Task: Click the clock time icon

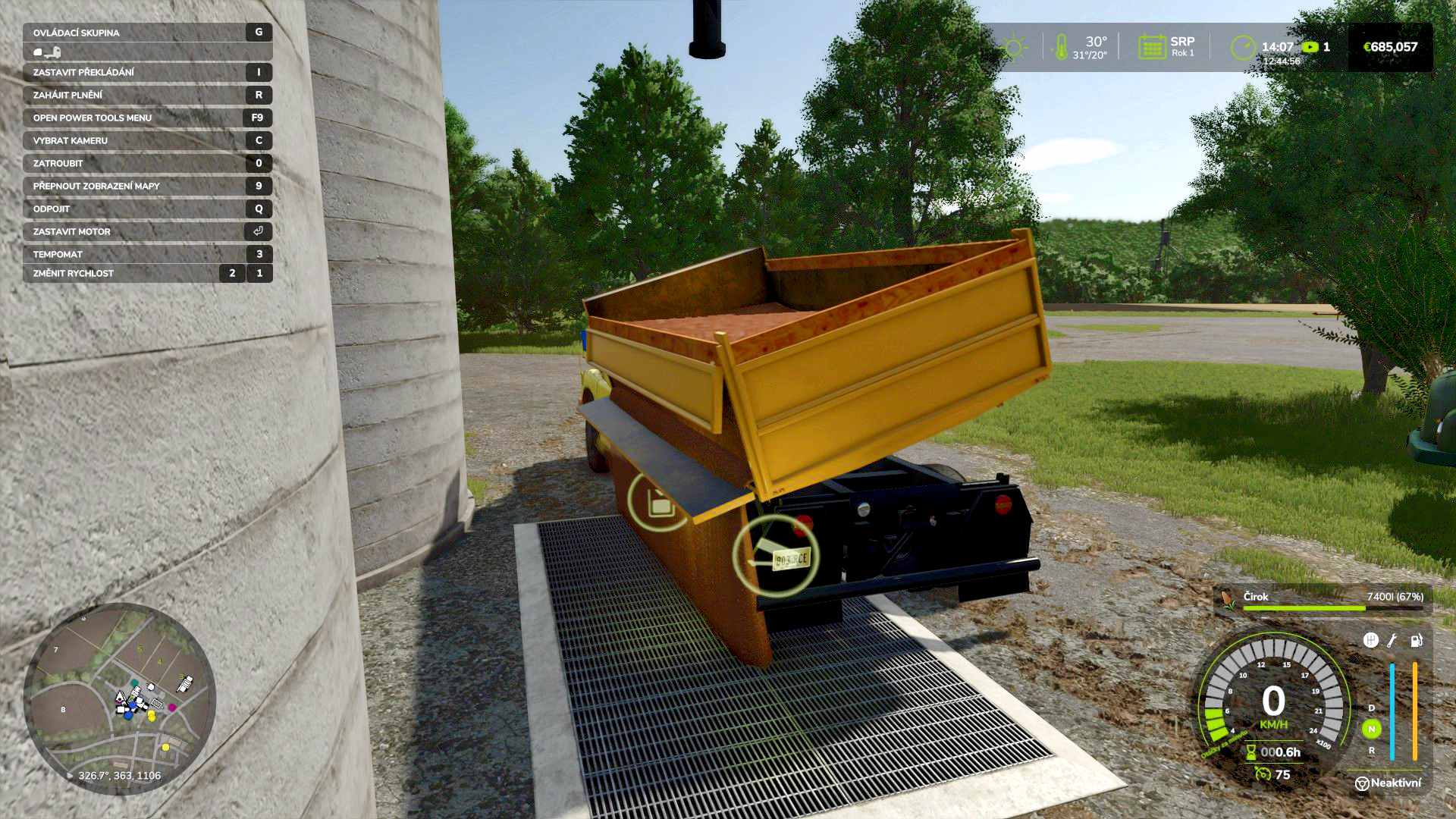Action: [1243, 47]
